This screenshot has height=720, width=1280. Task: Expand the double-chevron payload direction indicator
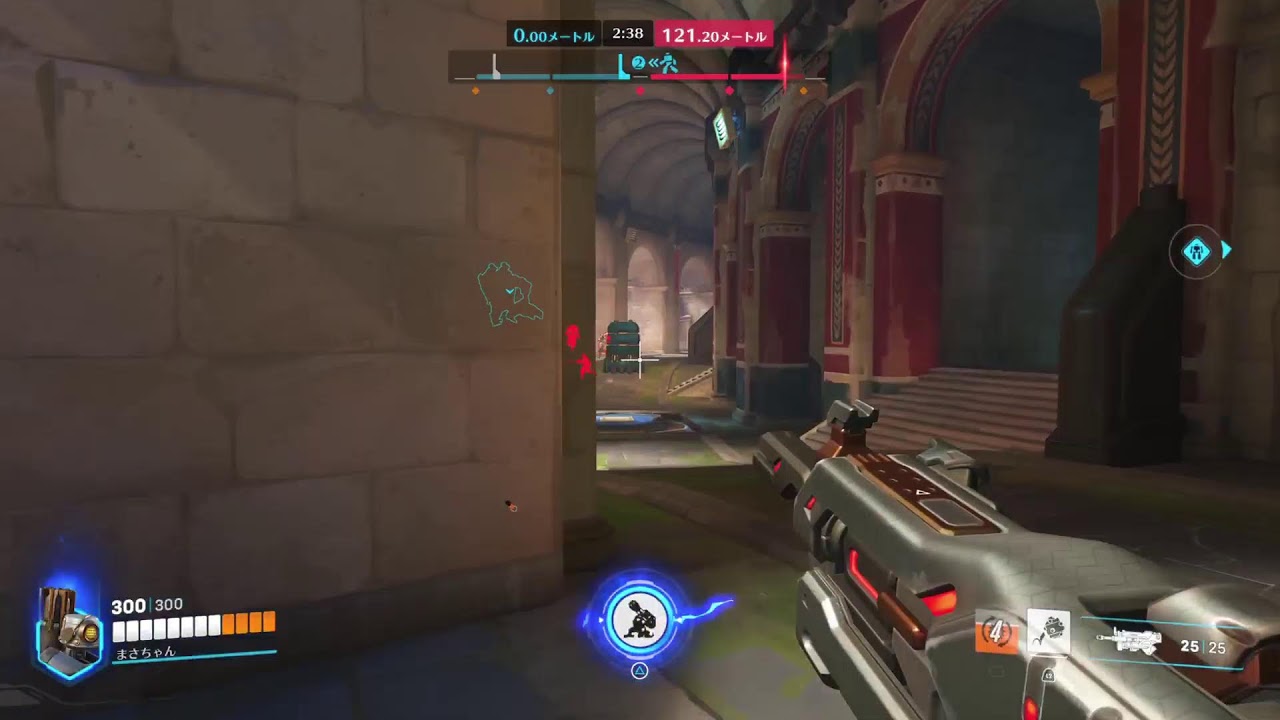(654, 63)
